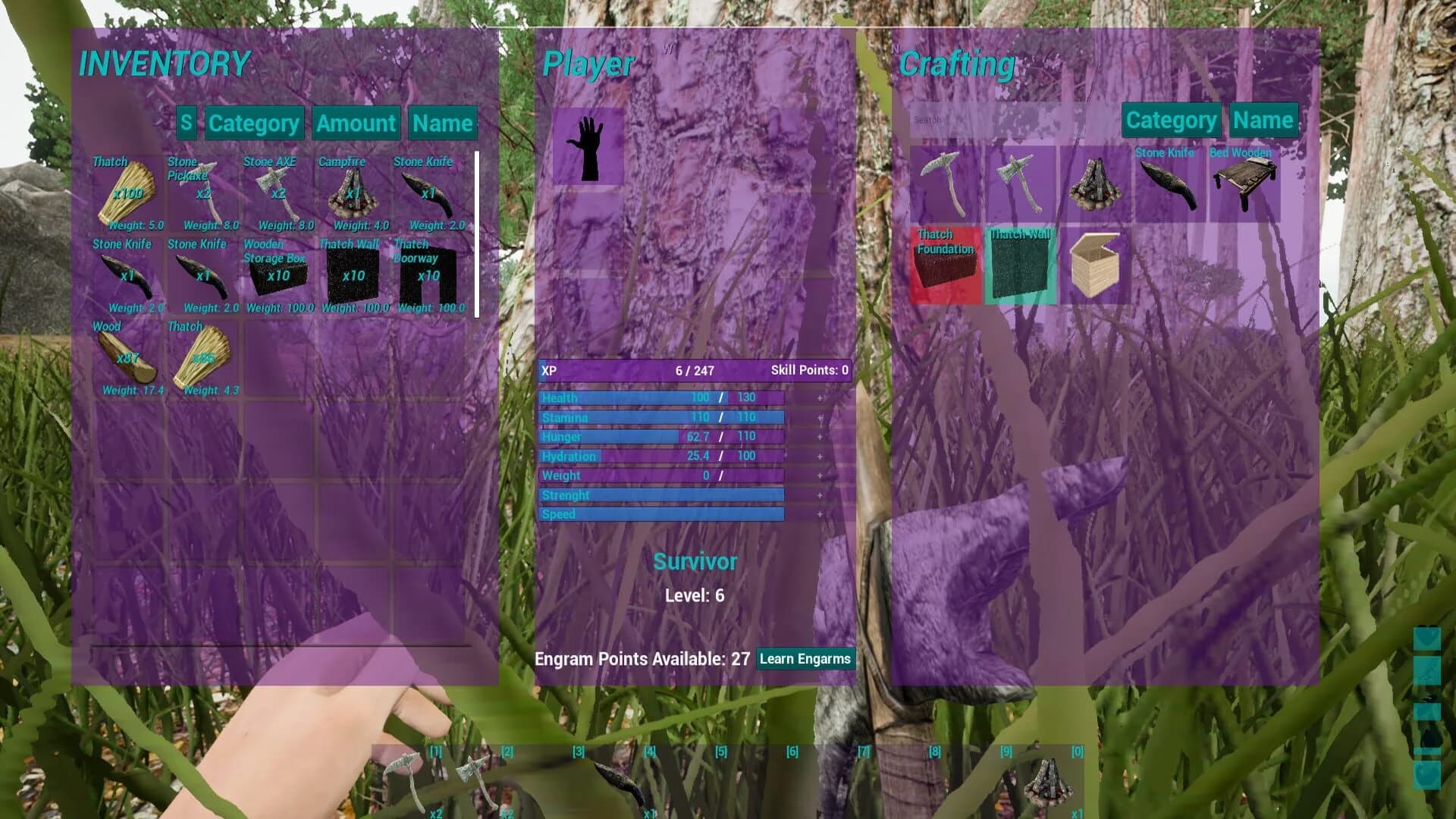Sort inventory by Amount
The image size is (1456, 819).
(355, 123)
